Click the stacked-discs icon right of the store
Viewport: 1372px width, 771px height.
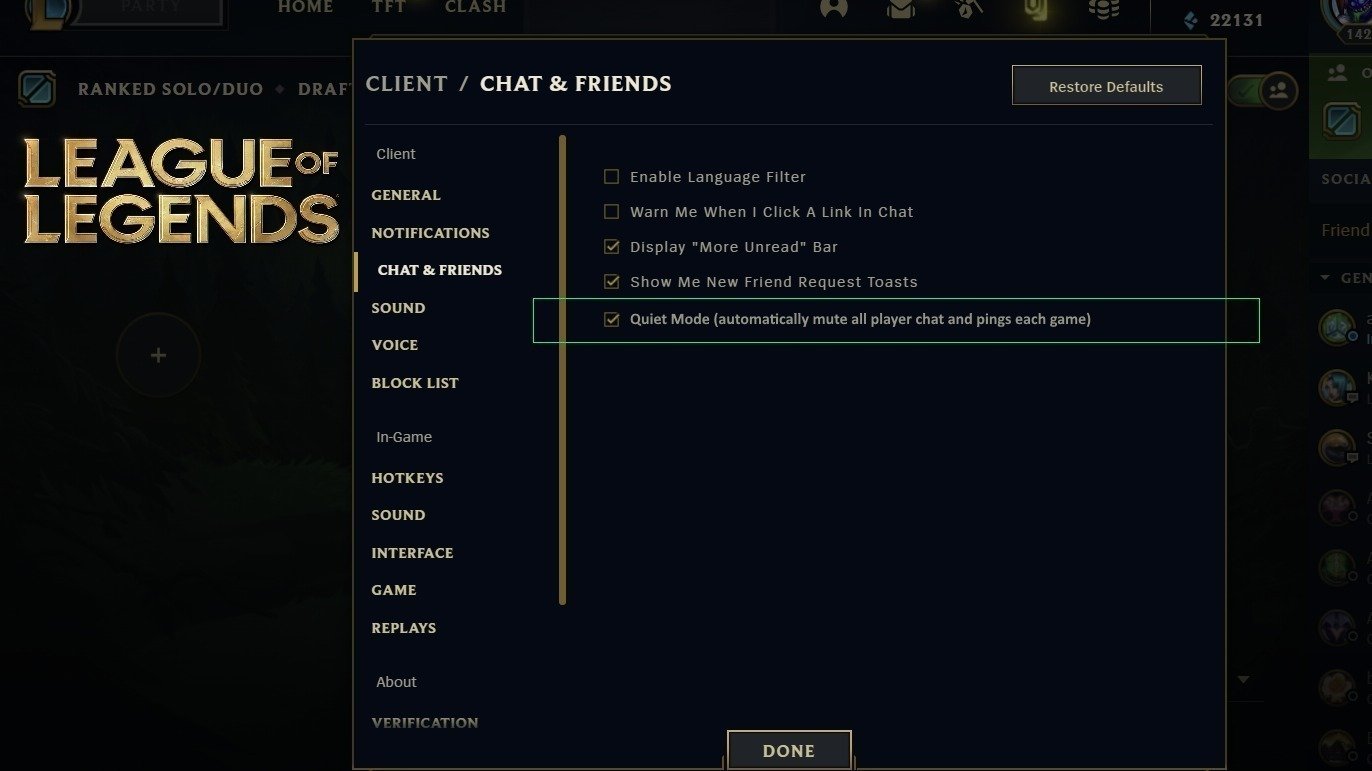[1103, 9]
